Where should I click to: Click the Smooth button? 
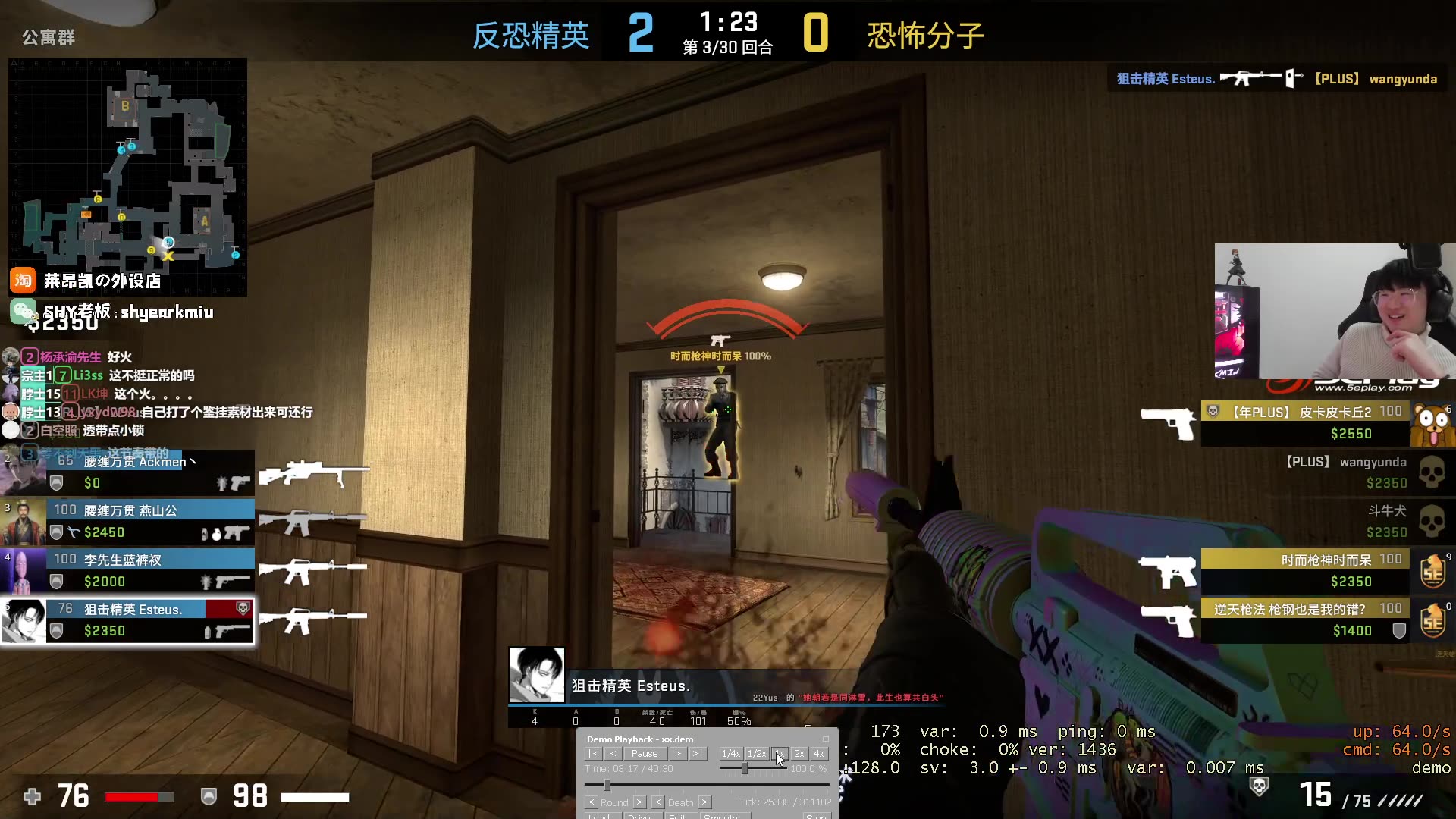pos(722,817)
